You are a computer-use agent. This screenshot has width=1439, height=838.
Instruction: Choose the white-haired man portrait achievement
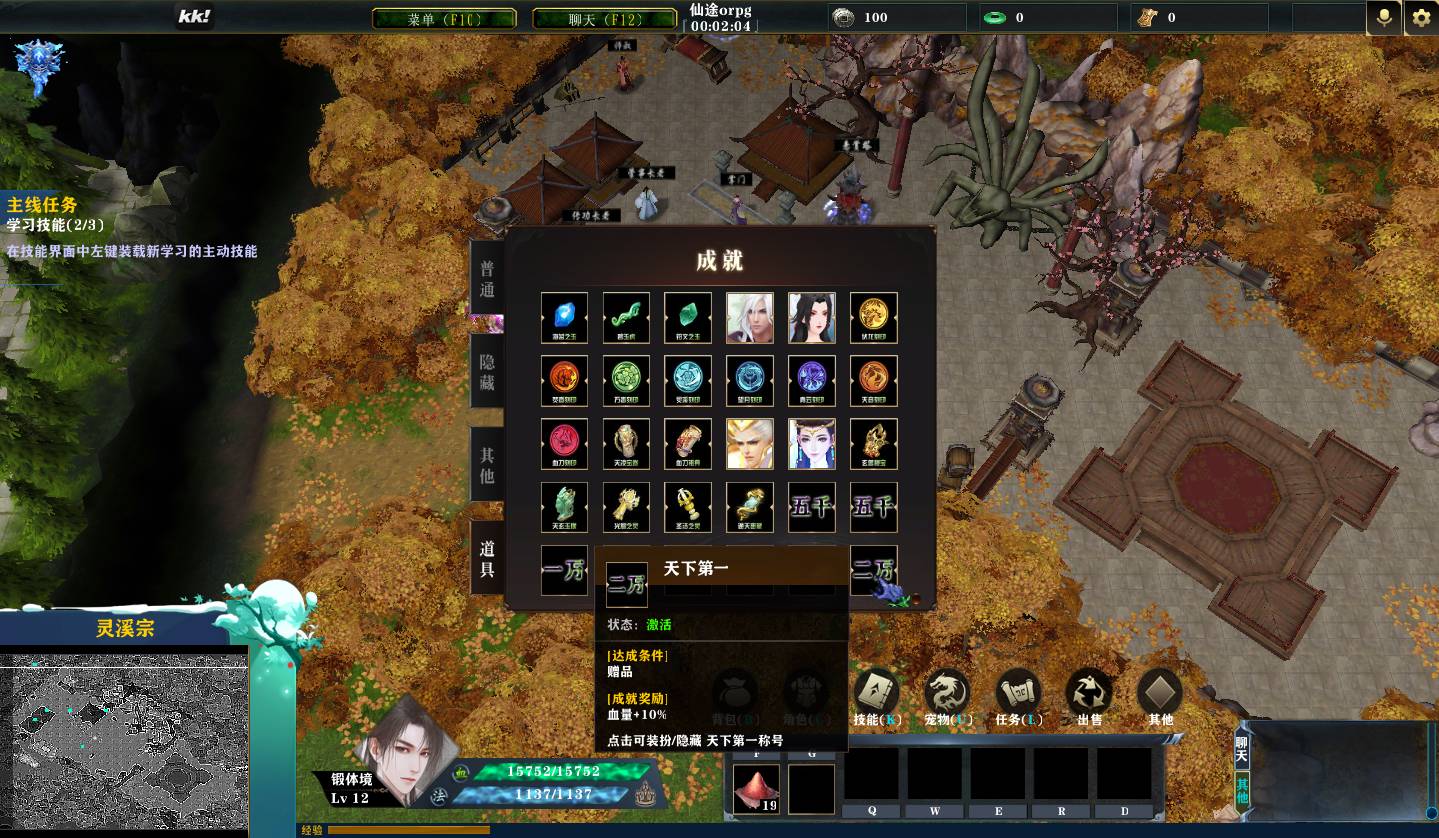[750, 317]
